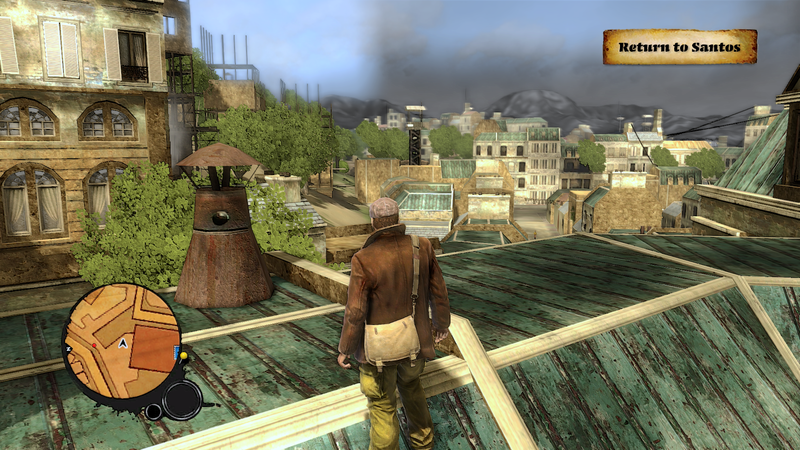Image resolution: width=800 pixels, height=450 pixels.
Task: Click the red dot marker on the minimap
Action: pos(94,345)
